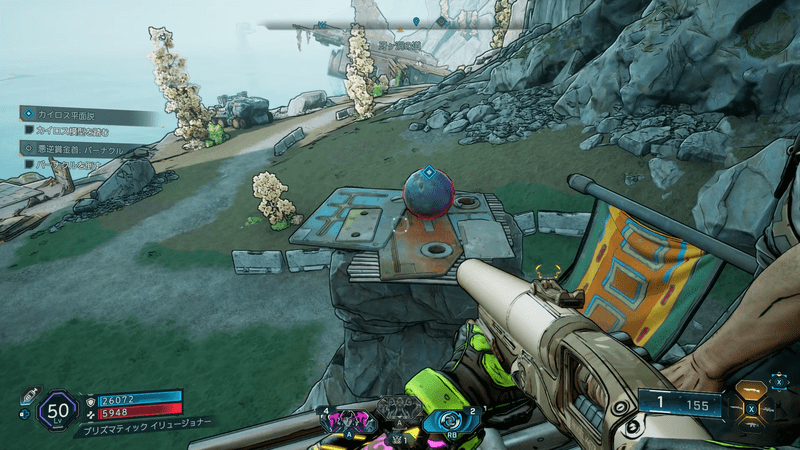This screenshot has height=450, width=800.
Task: Click the level 50 hexagon badge
Action: click(x=56, y=410)
